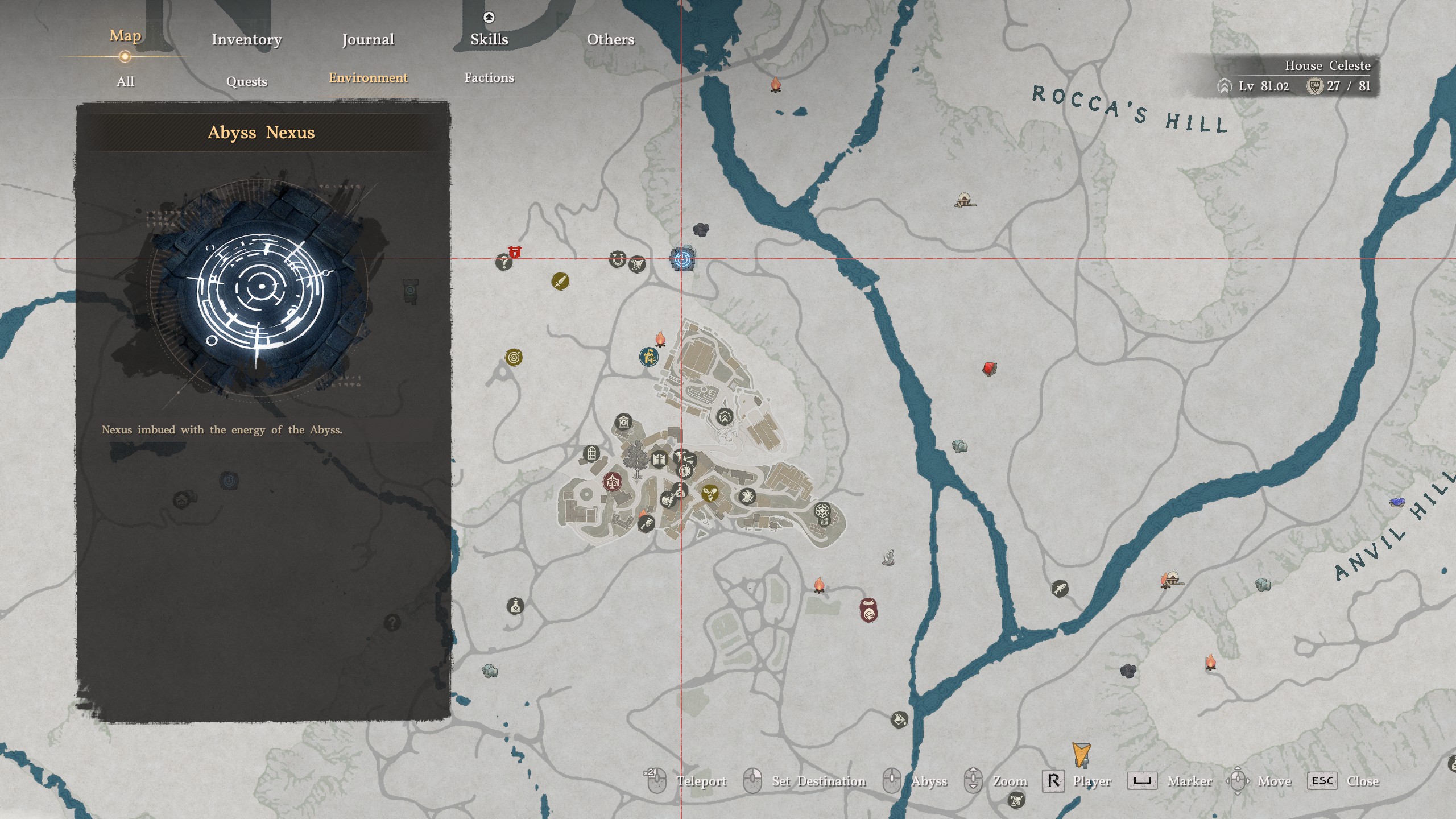Open the archery target icon on the map
The width and height of the screenshot is (1456, 819).
pyautogui.click(x=514, y=357)
